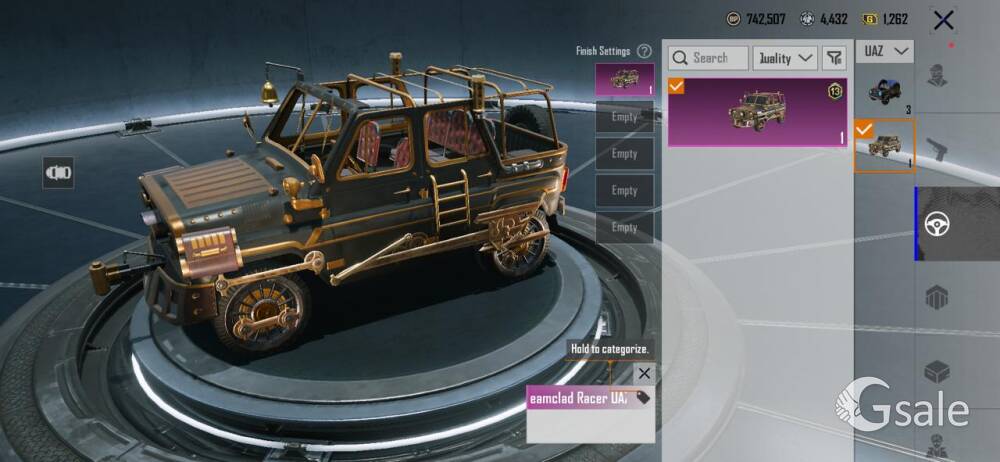This screenshot has height=462, width=1000.
Task: Close the vehicle inventory screen
Action: click(942, 20)
